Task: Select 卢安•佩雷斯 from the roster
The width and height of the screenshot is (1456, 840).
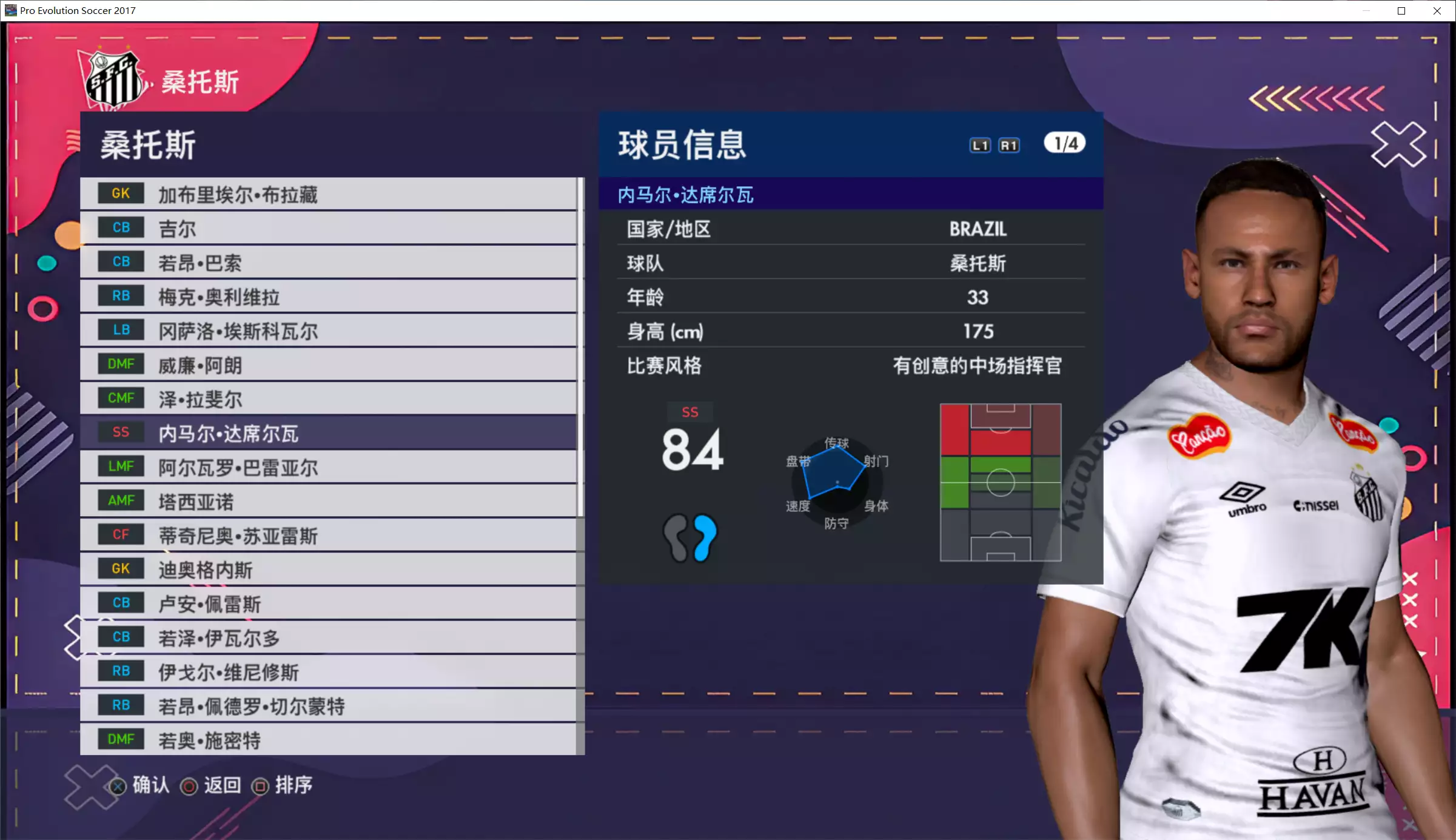Action: point(327,603)
